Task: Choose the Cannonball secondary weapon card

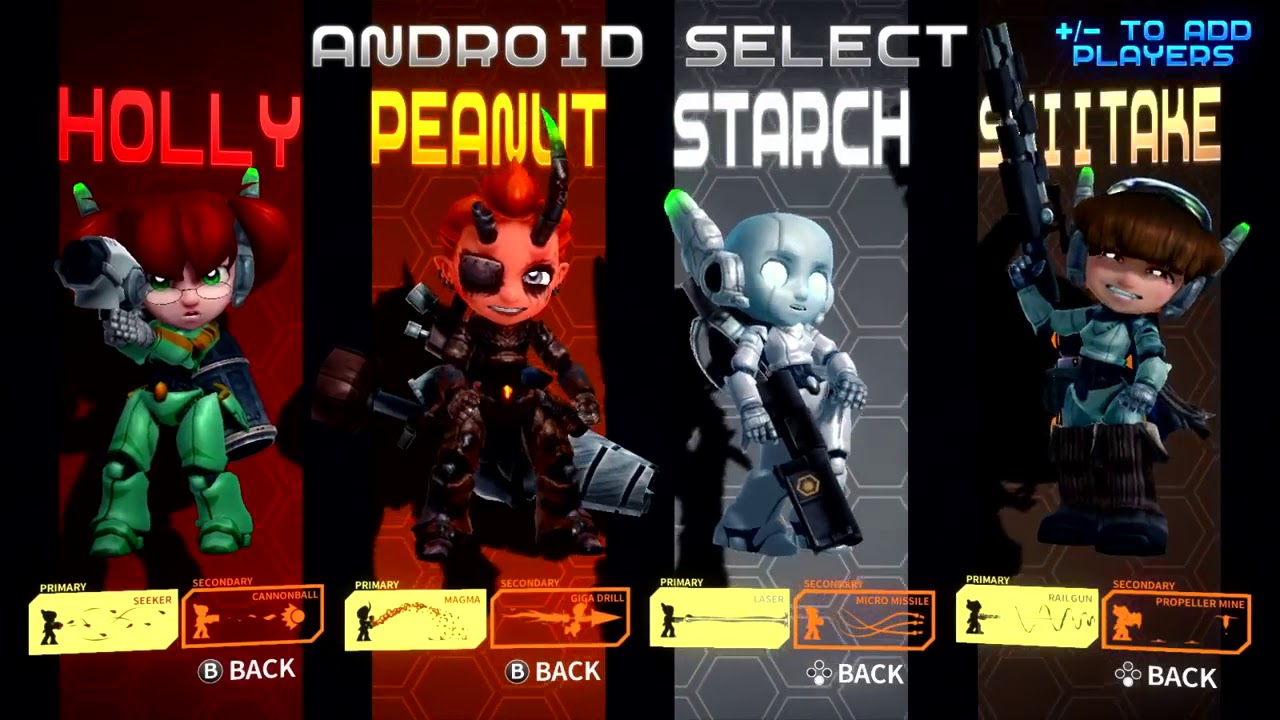Action: 253,616
